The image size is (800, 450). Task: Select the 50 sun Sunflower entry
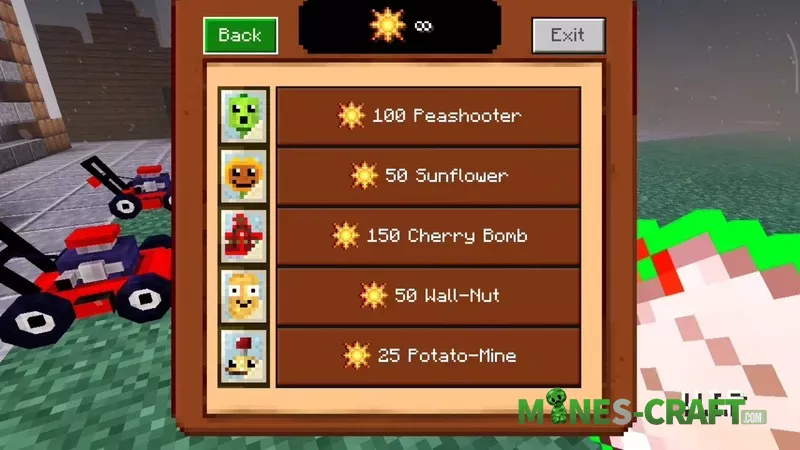(428, 176)
